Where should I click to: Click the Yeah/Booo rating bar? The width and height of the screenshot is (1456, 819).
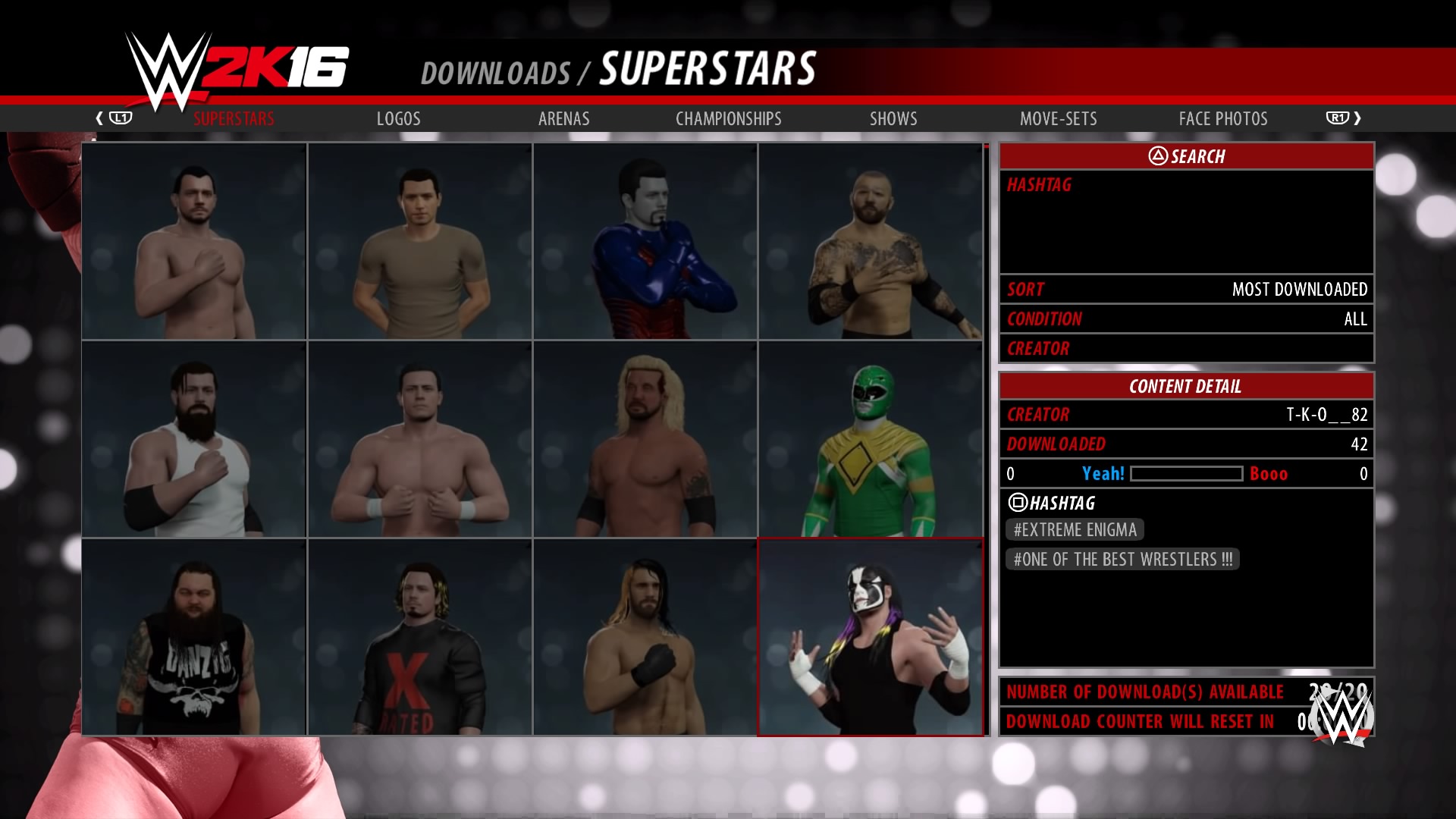coord(1185,473)
